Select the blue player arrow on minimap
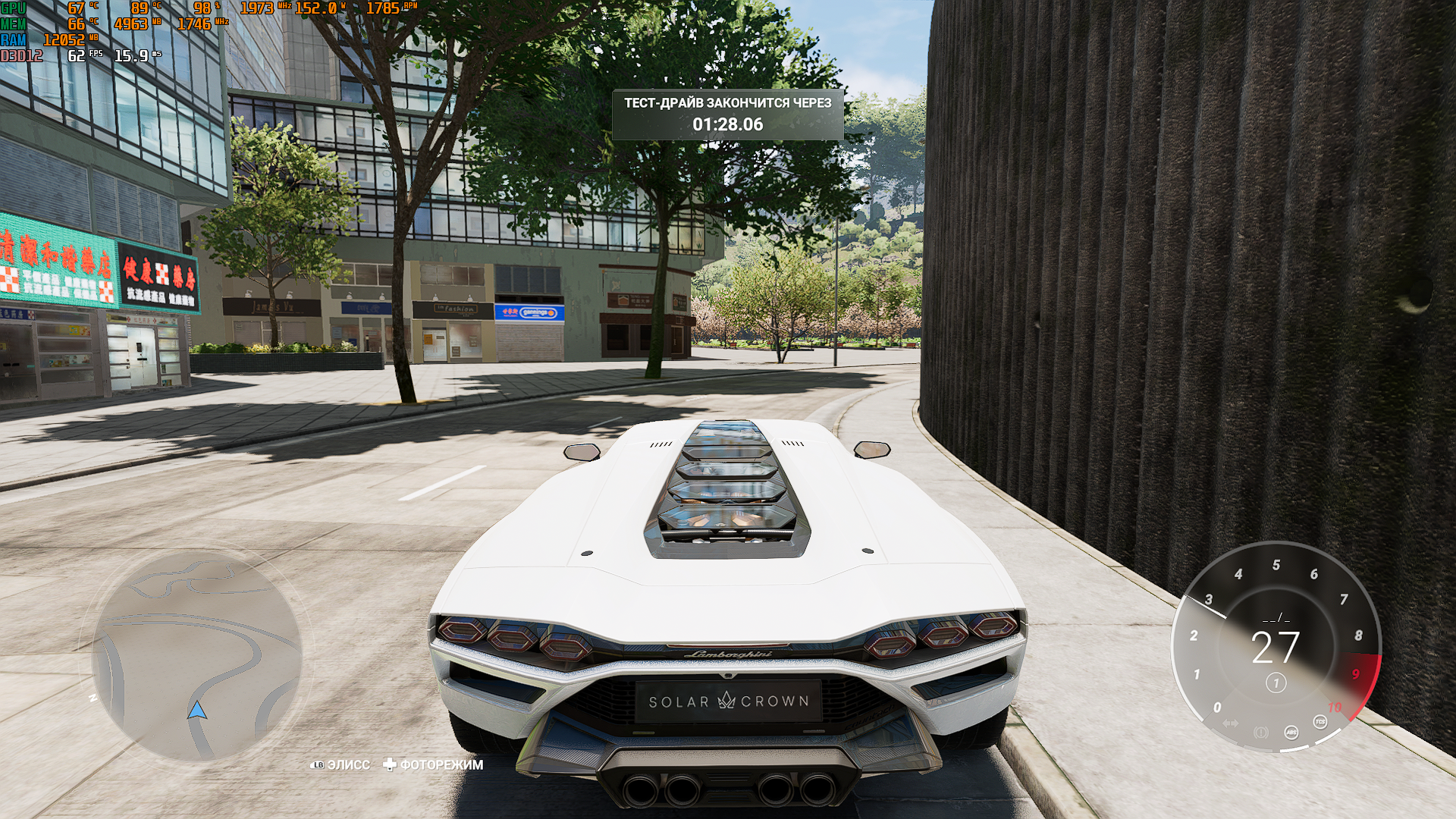This screenshot has width=1456, height=819. point(197,711)
